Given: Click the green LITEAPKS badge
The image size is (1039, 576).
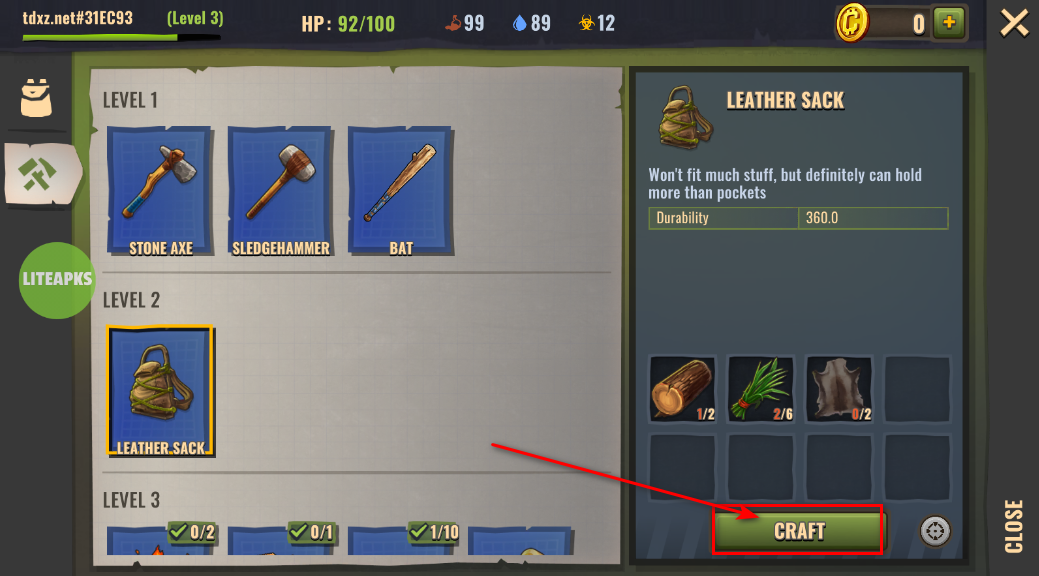Looking at the screenshot, I should click(57, 280).
